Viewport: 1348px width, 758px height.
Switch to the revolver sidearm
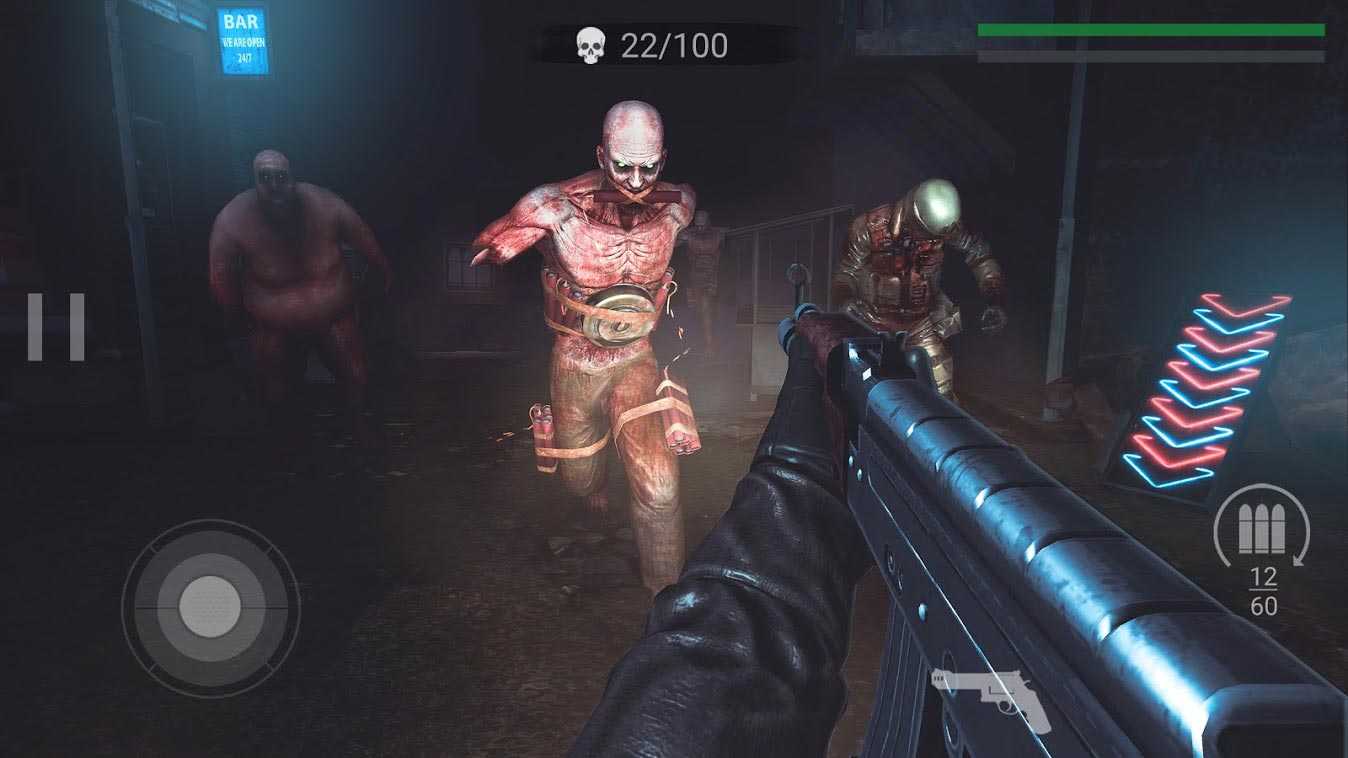[991, 697]
